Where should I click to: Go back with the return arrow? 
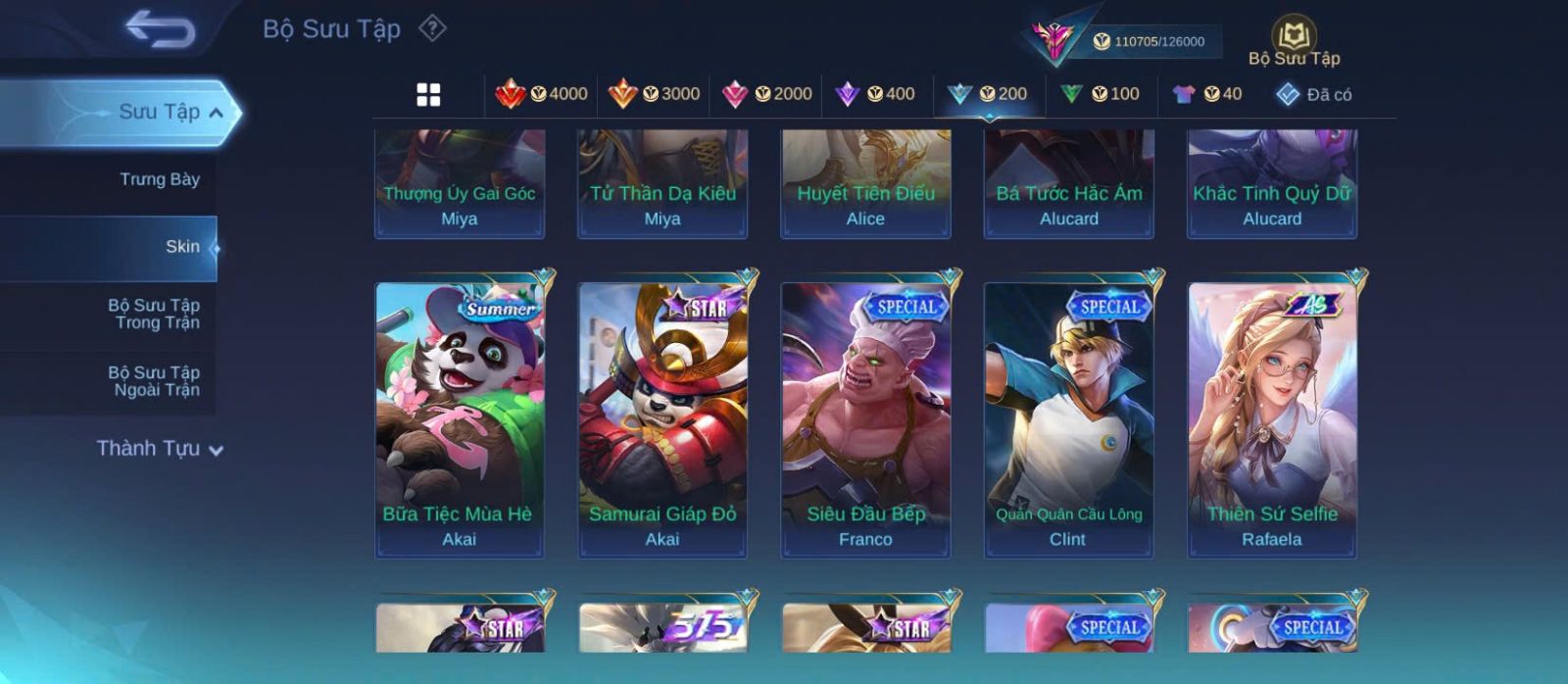160,29
